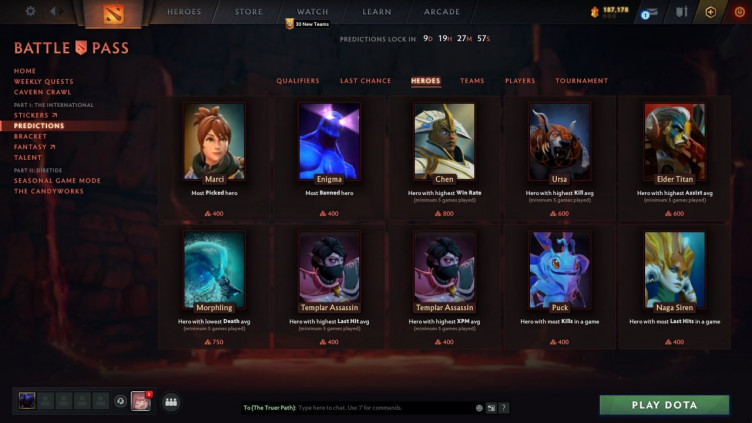Go to the Bracket page
This screenshot has width=752, height=423.
[x=30, y=136]
